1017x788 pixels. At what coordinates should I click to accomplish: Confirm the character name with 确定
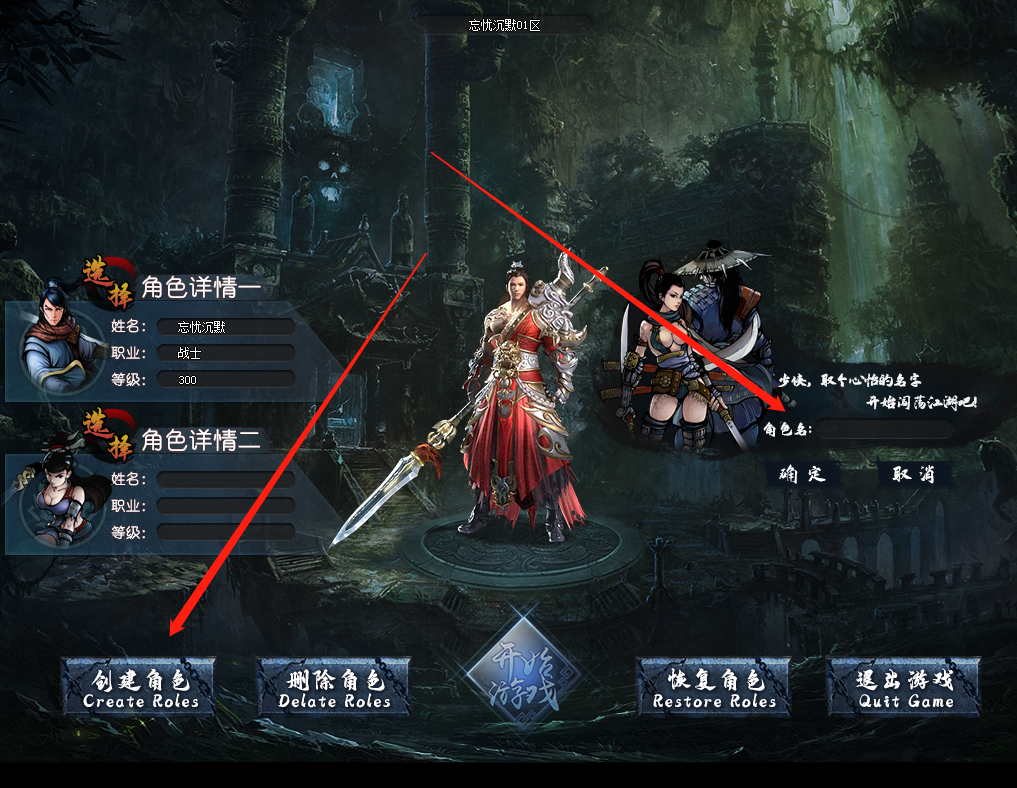pos(803,474)
